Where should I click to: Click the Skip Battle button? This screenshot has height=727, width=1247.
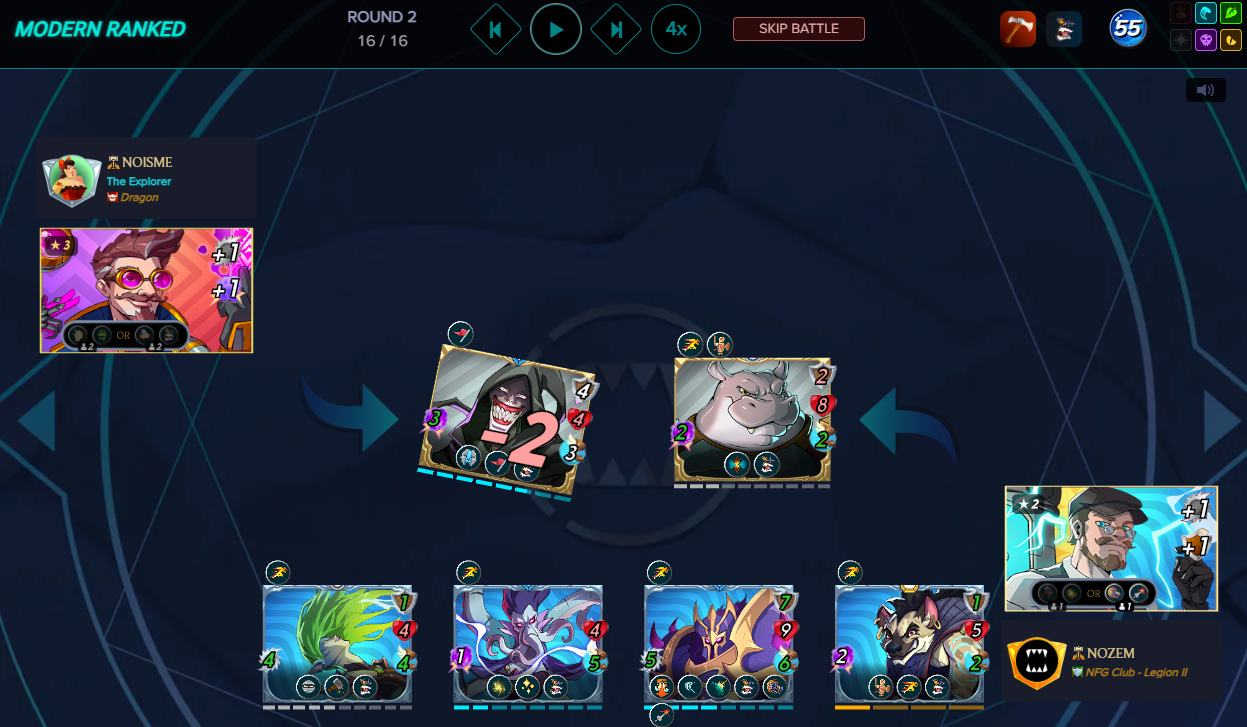click(798, 28)
